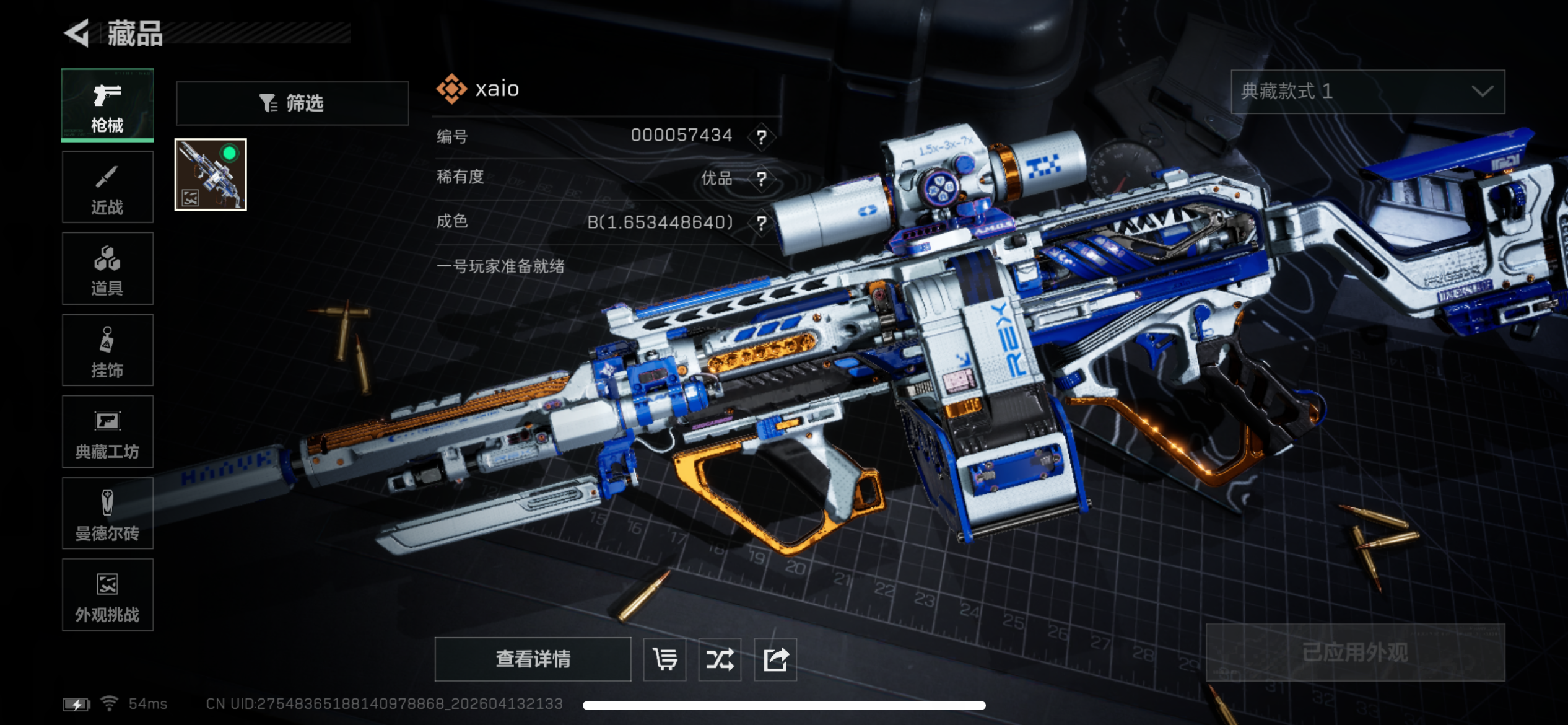Viewport: 1568px width, 725px height.
Task: Share the skin with the share icon
Action: click(x=775, y=659)
